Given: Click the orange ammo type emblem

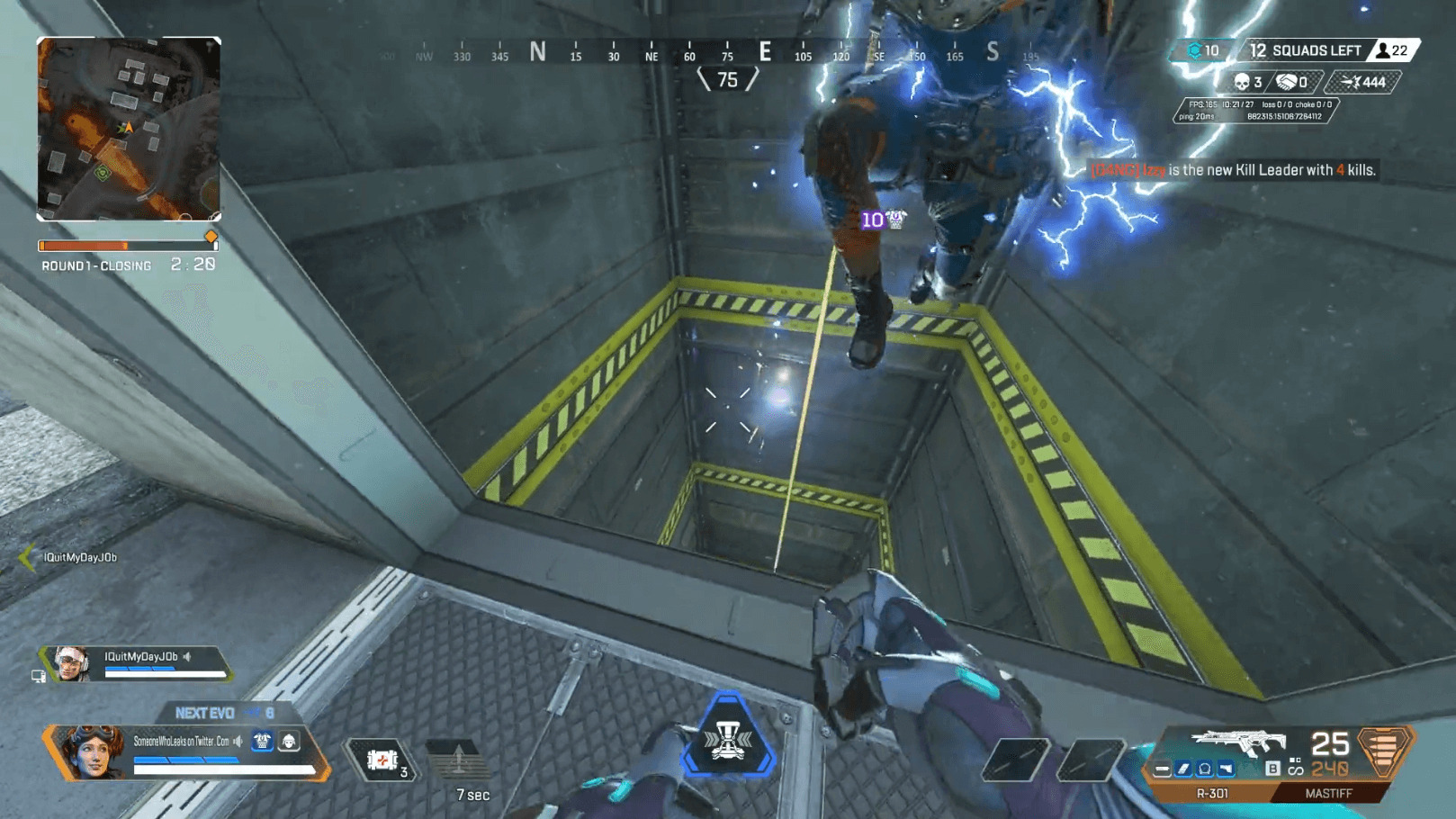Looking at the screenshot, I should (1383, 749).
